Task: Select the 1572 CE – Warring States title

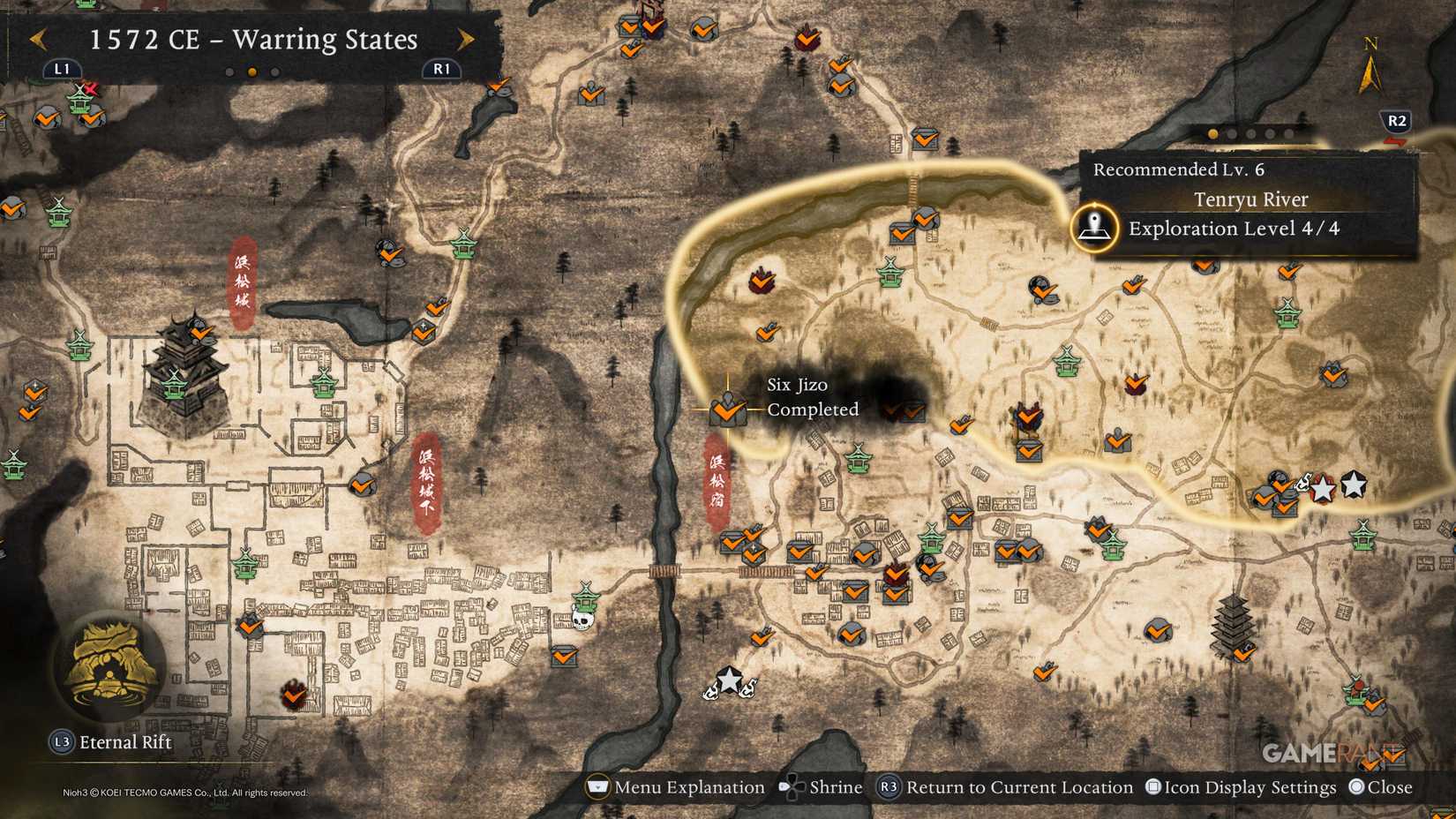Action: coord(251,40)
